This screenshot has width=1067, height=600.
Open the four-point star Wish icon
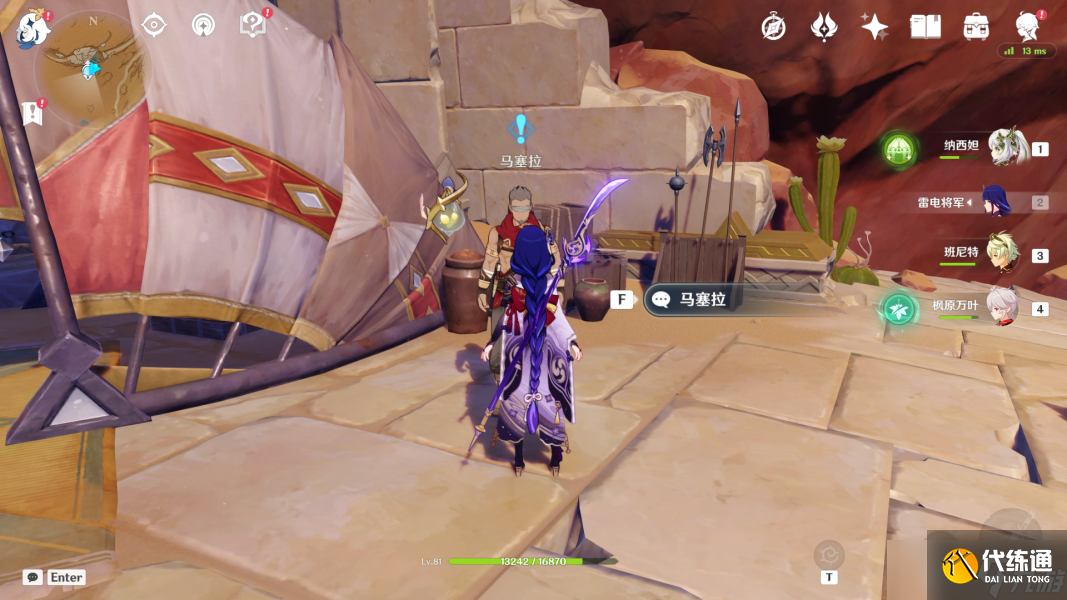pos(874,27)
